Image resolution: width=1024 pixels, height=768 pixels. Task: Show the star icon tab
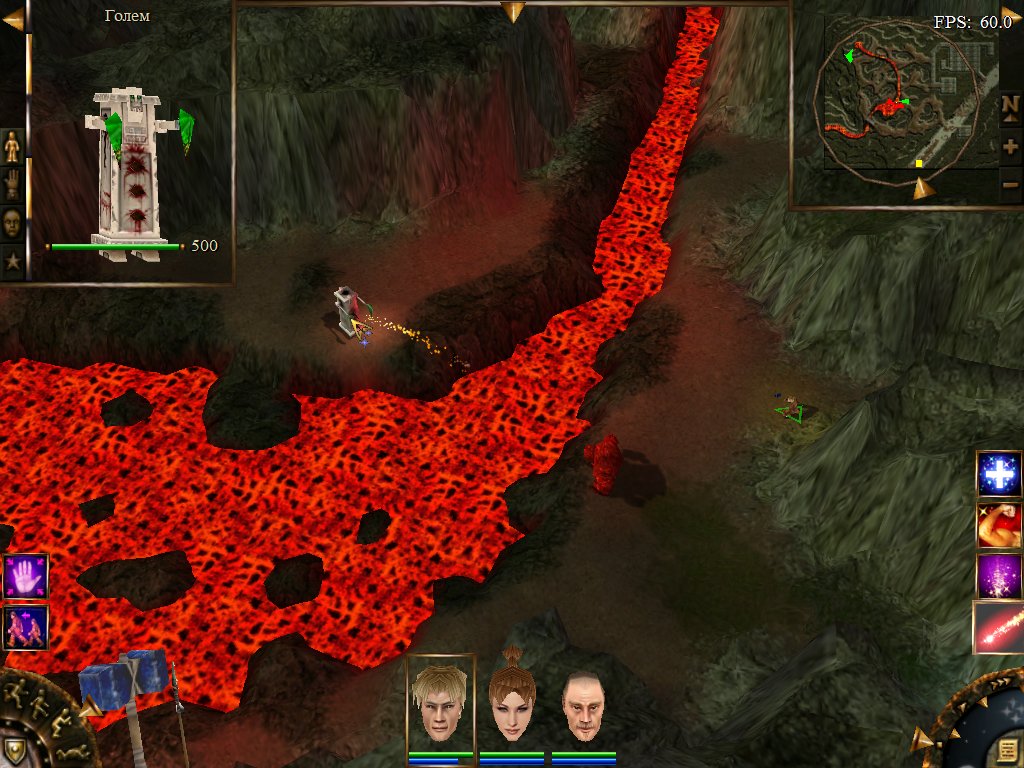[x=12, y=261]
